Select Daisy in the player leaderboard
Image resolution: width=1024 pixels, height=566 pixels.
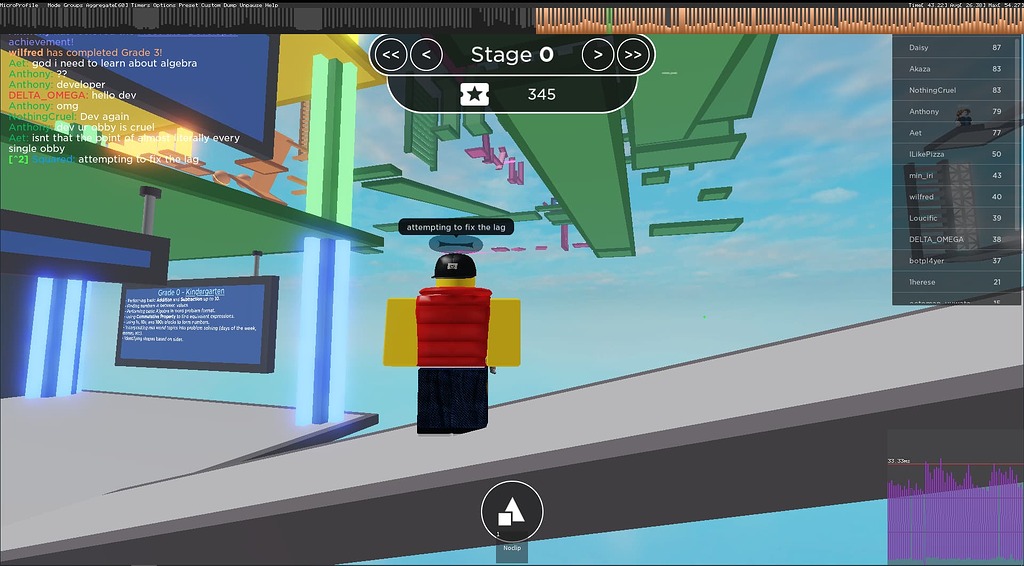coord(948,48)
